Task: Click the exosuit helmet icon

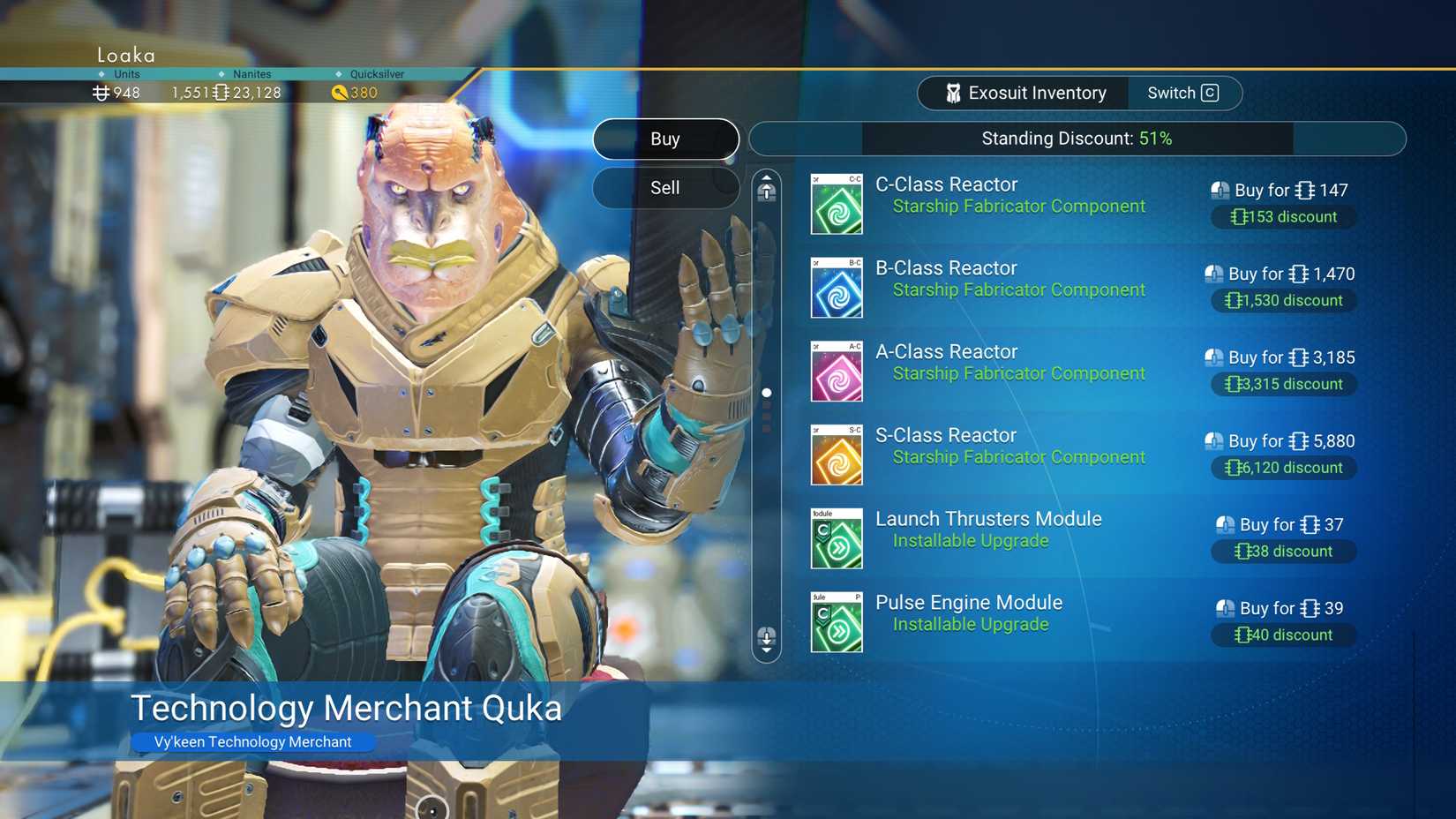Action: tap(953, 93)
